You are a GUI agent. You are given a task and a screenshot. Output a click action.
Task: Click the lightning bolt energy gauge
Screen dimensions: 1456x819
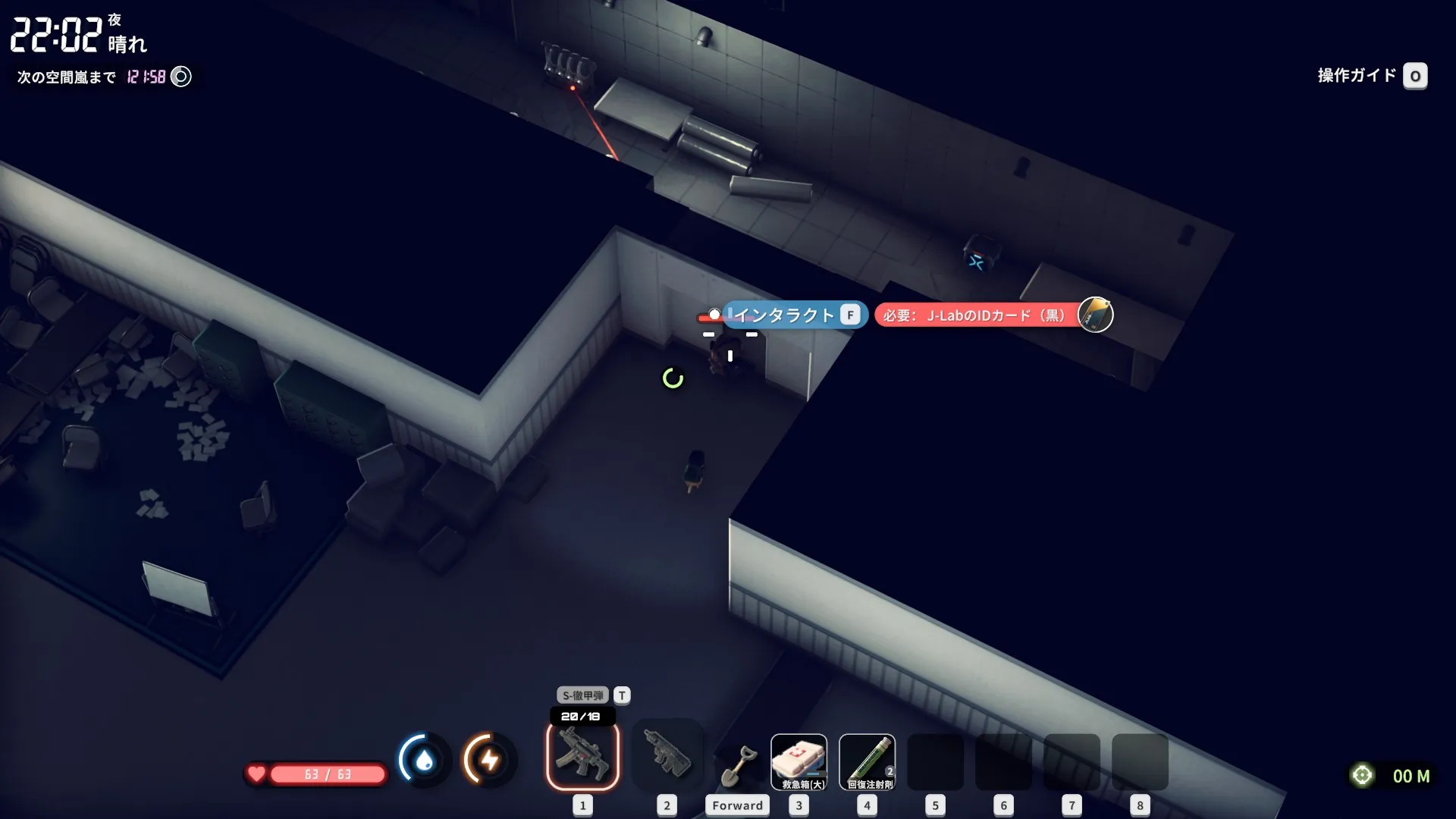tap(489, 759)
